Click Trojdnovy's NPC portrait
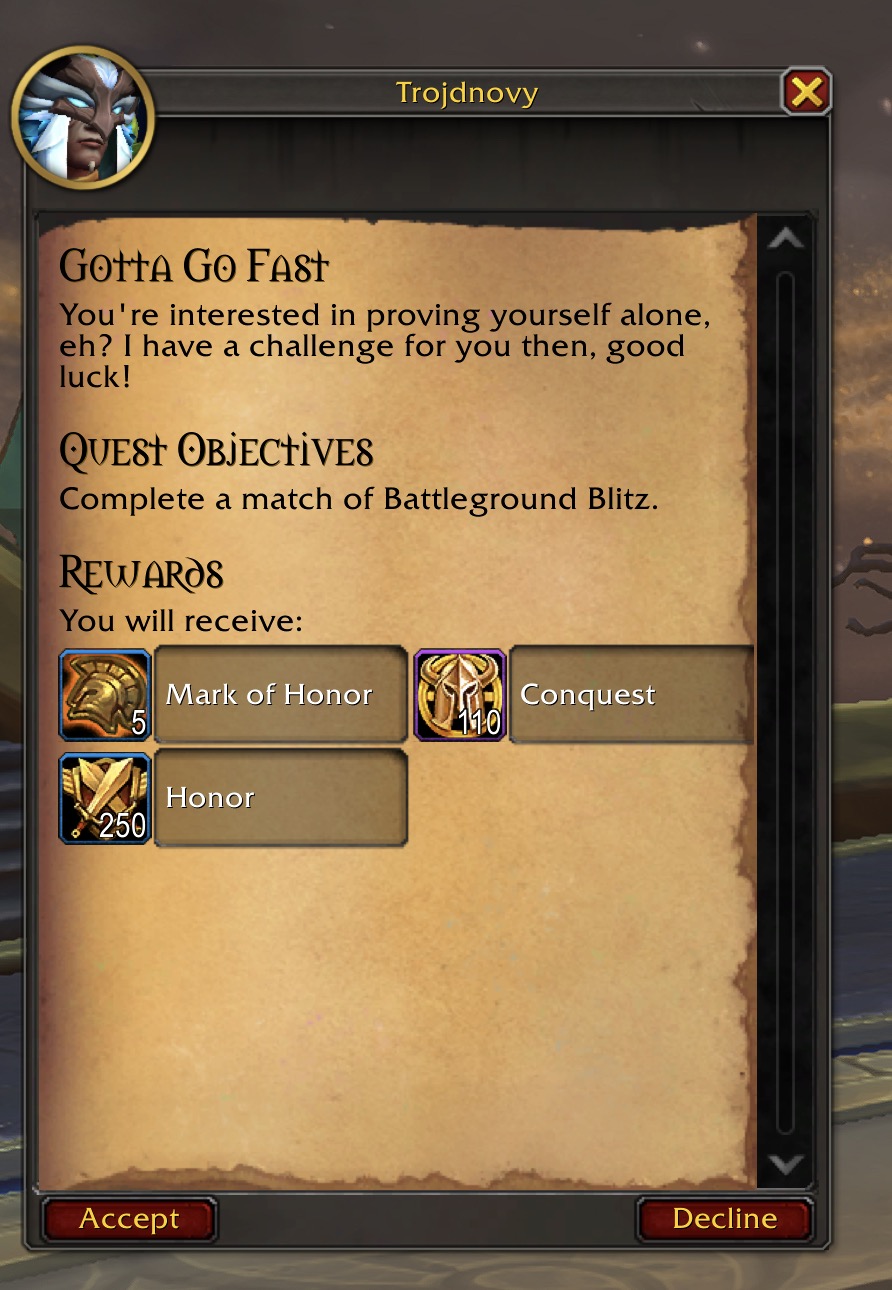This screenshot has width=892, height=1290. click(x=83, y=117)
